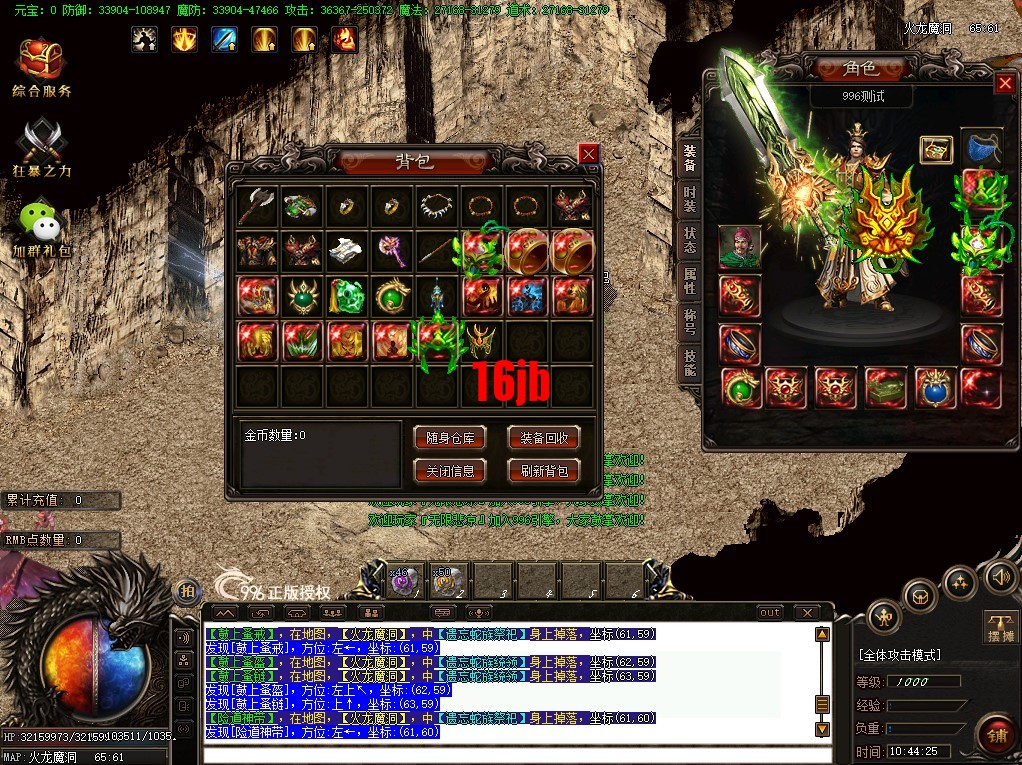Open the treasure chest icon in character panel
This screenshot has width=1022, height=765.
point(936,150)
